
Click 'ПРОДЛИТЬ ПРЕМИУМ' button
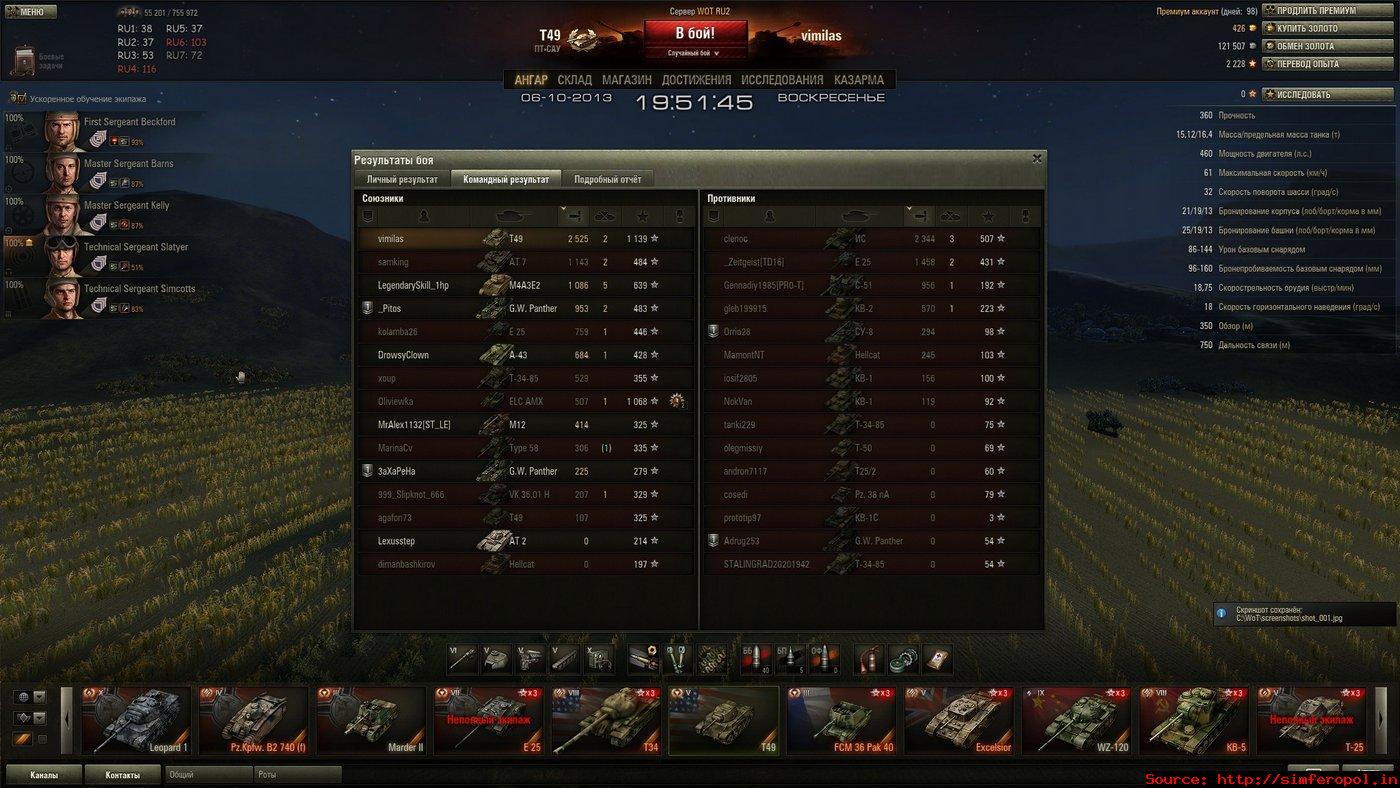pyautogui.click(x=1329, y=11)
